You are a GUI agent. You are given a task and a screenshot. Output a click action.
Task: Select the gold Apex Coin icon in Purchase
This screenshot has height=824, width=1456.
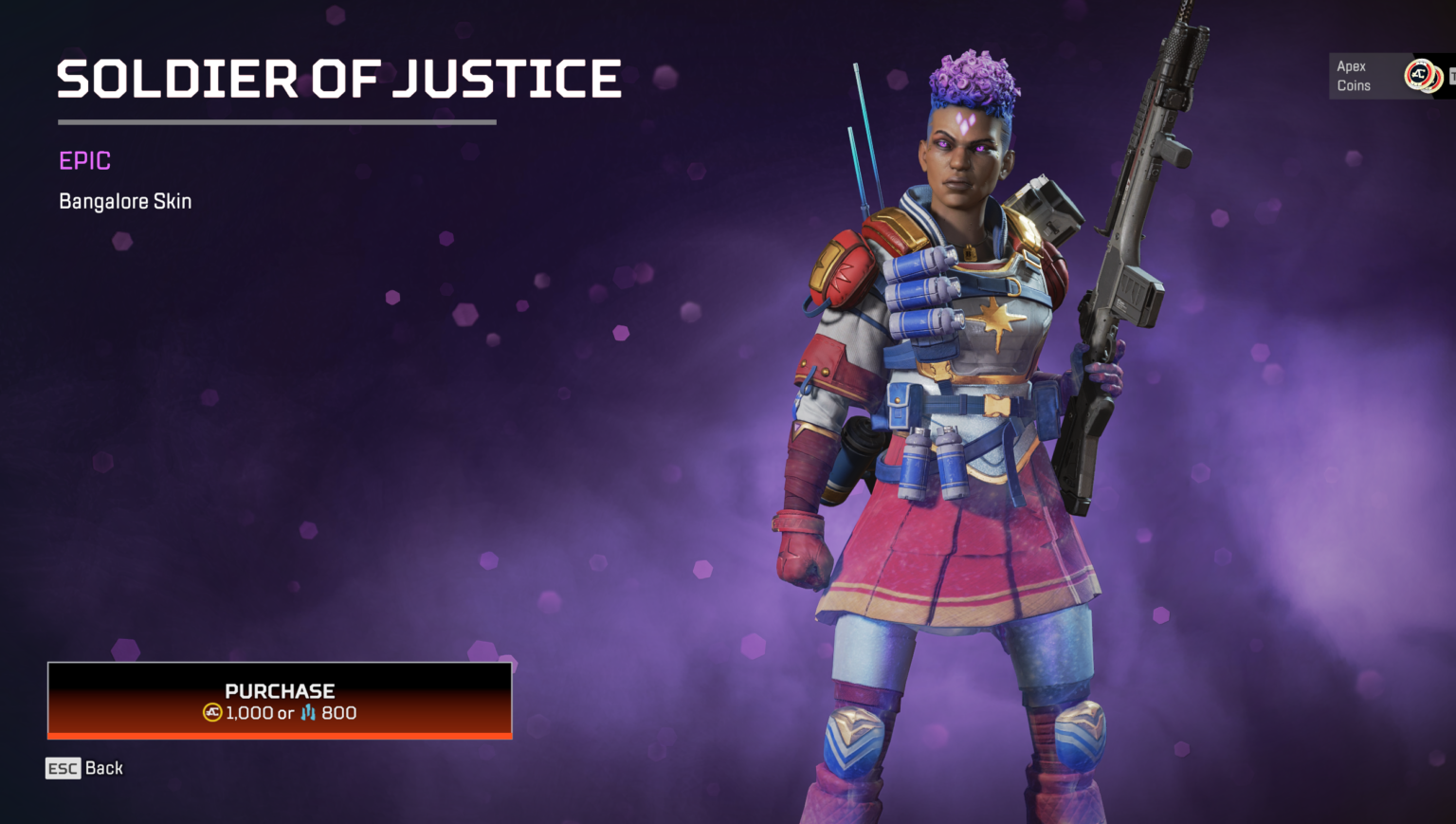(x=212, y=713)
